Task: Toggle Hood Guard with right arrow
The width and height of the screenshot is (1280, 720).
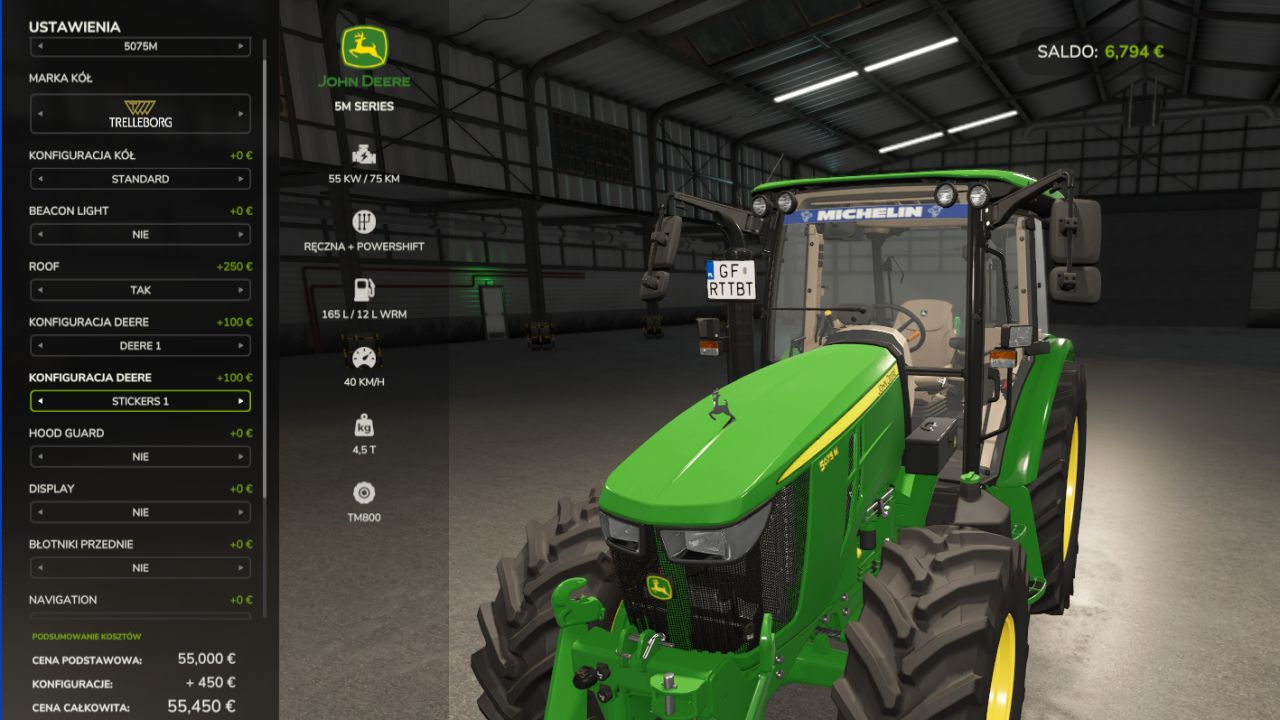Action: click(241, 457)
